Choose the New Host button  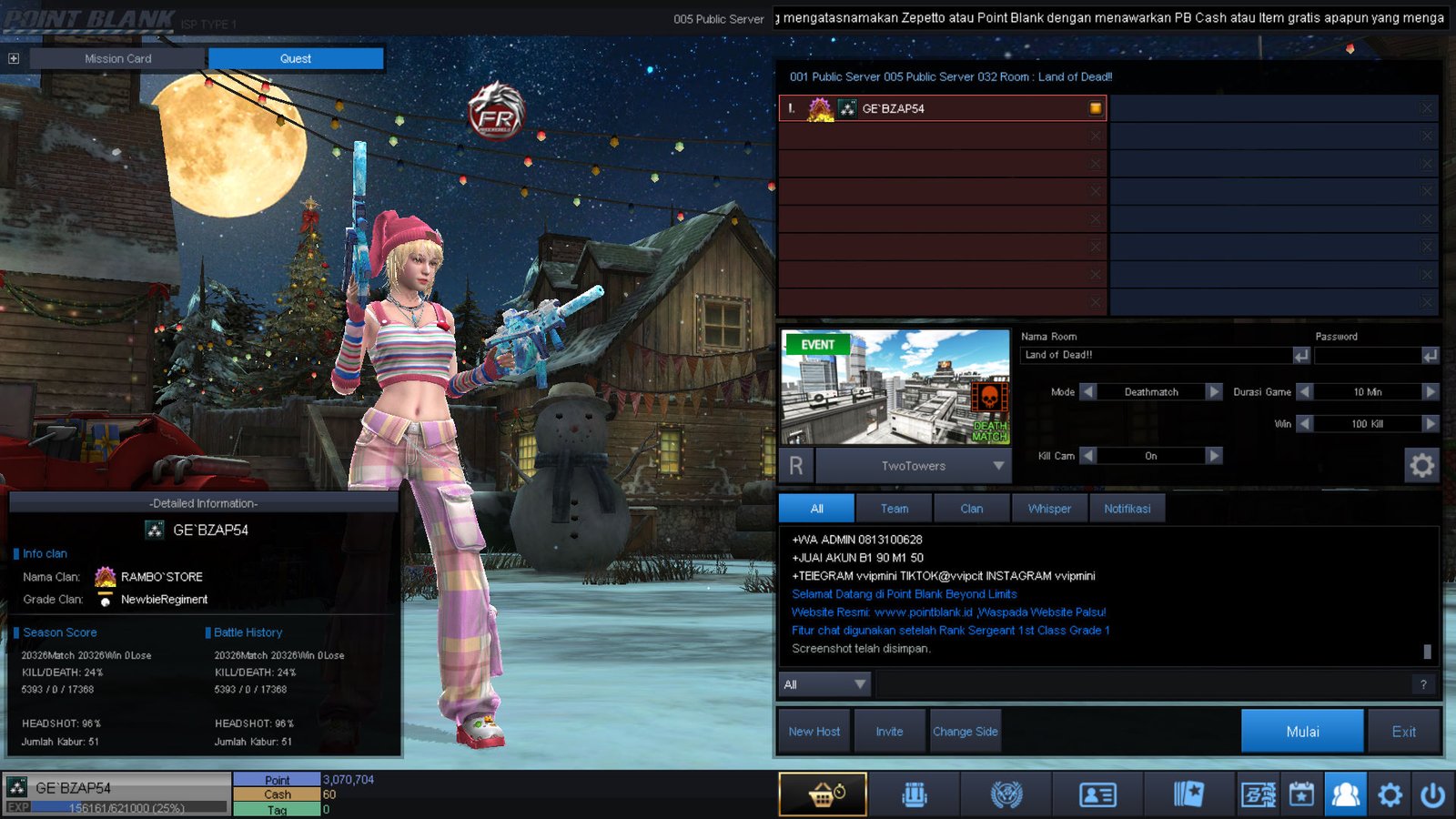[x=814, y=732]
